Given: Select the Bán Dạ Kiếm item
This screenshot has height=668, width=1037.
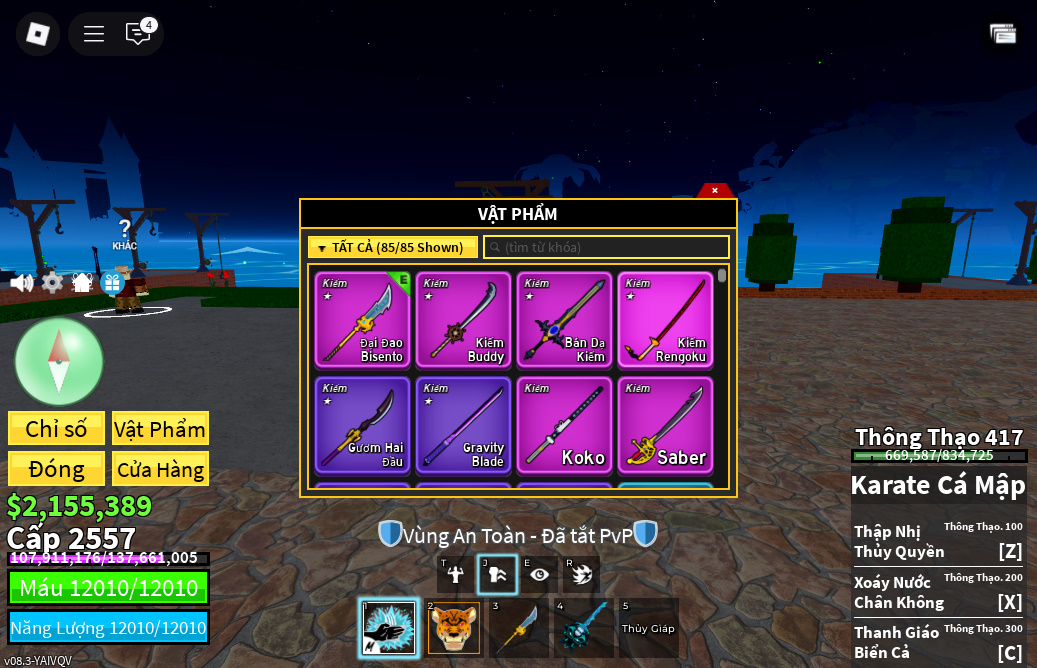Looking at the screenshot, I should click(x=564, y=320).
